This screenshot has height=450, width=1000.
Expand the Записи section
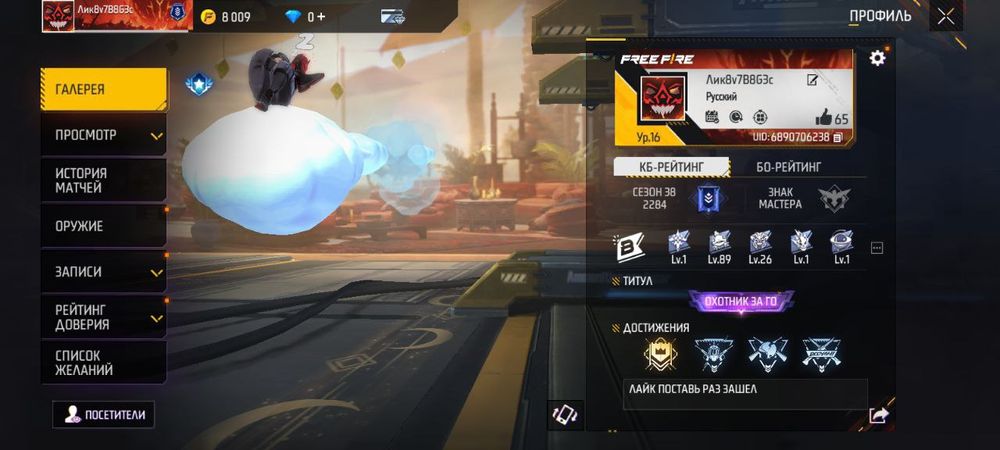pyautogui.click(x=103, y=272)
